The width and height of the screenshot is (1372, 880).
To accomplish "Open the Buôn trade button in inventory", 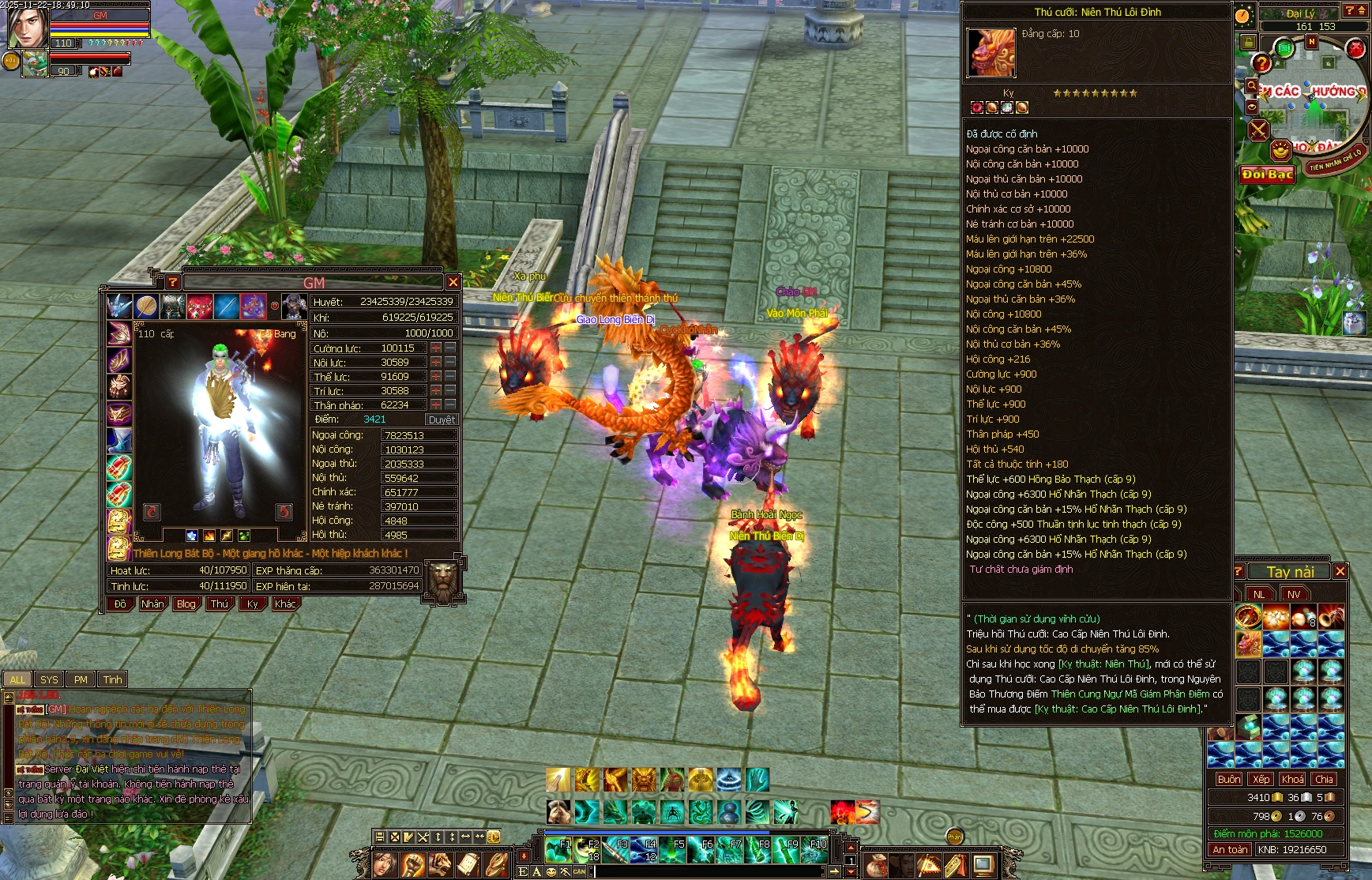I will (1228, 779).
